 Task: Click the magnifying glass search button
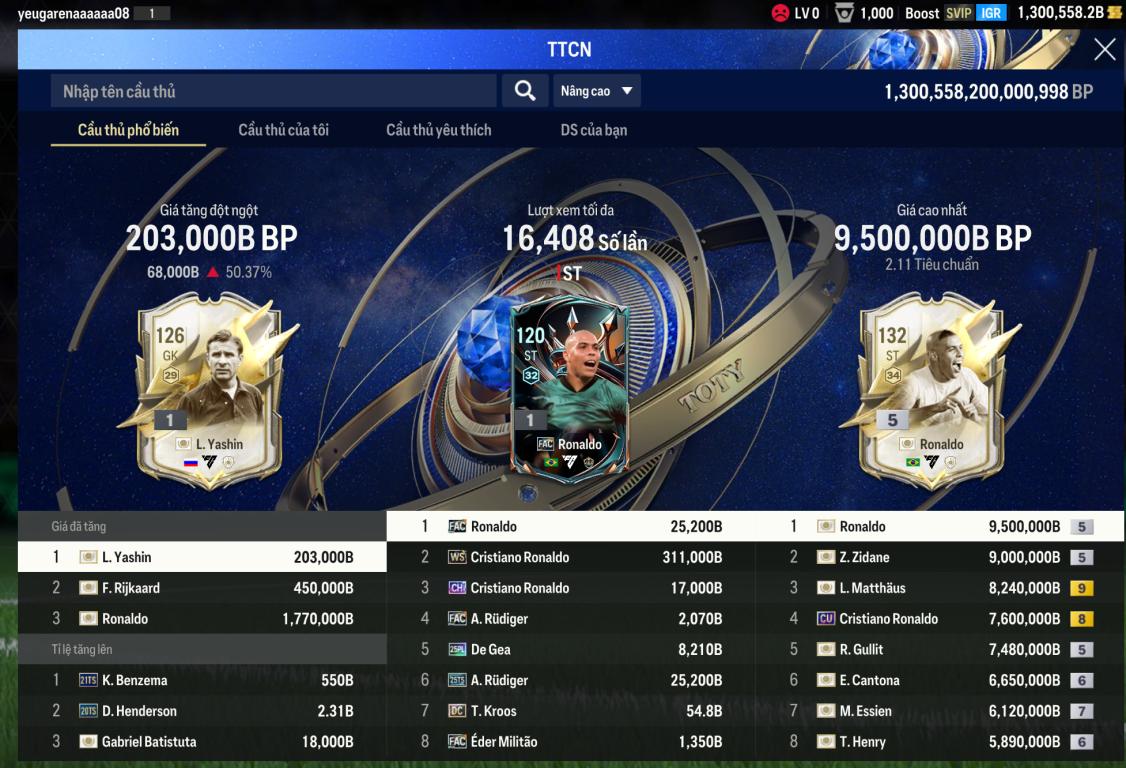525,91
